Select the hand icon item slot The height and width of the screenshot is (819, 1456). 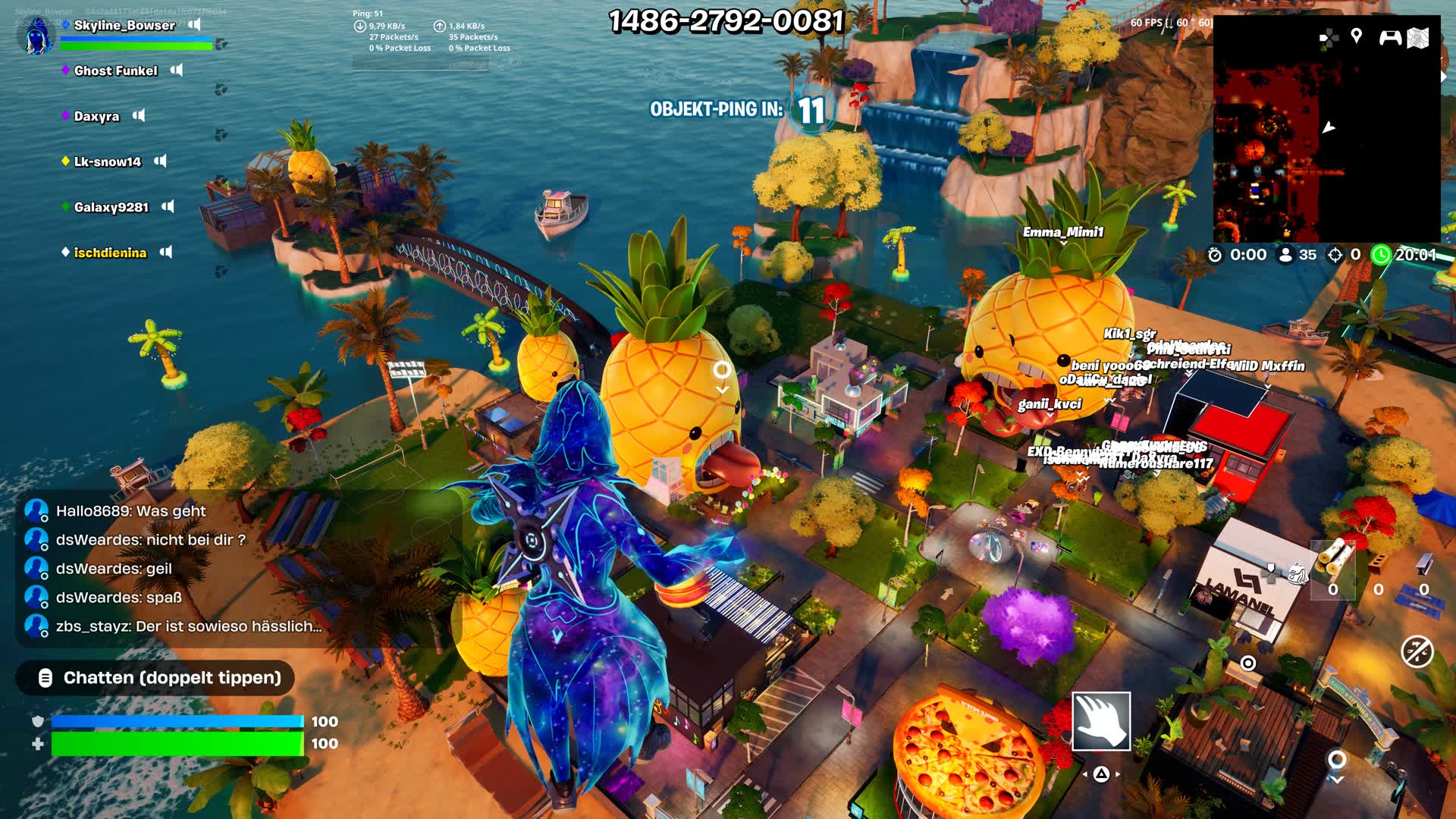[x=1100, y=720]
